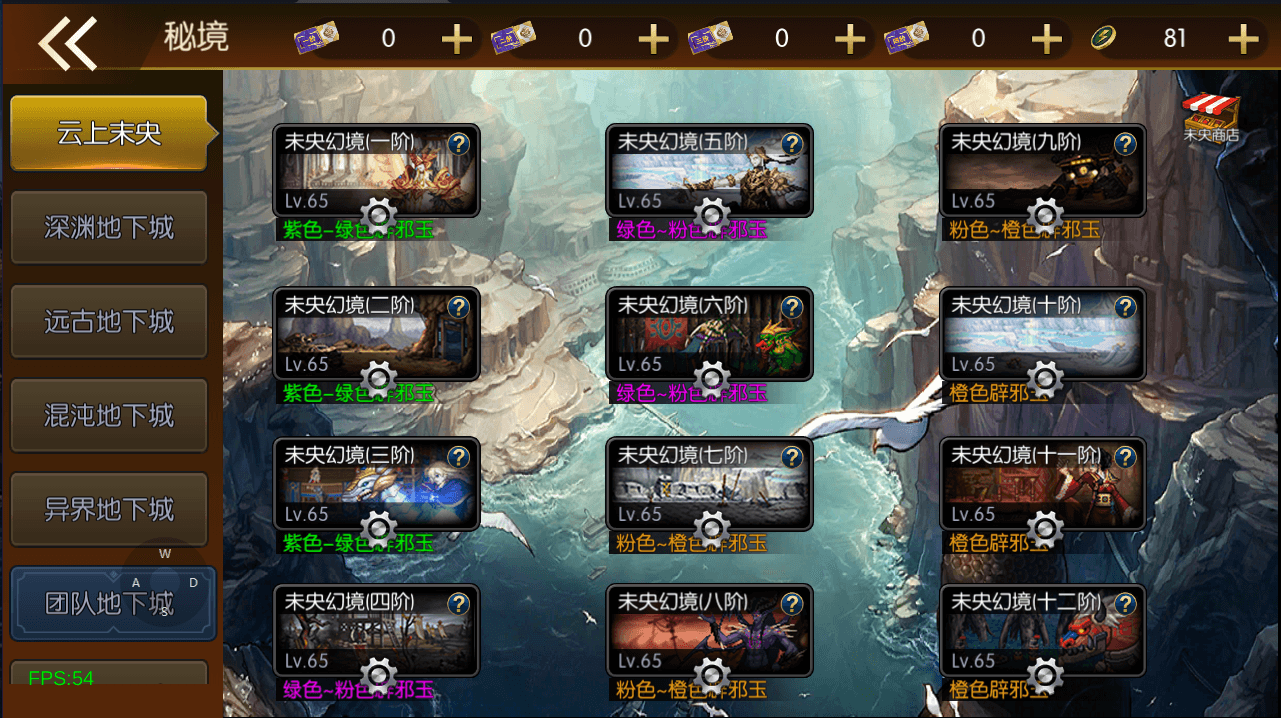Select the 未央幻境(十二阶) dungeon tile
This screenshot has width=1281, height=718.
pos(1042,630)
